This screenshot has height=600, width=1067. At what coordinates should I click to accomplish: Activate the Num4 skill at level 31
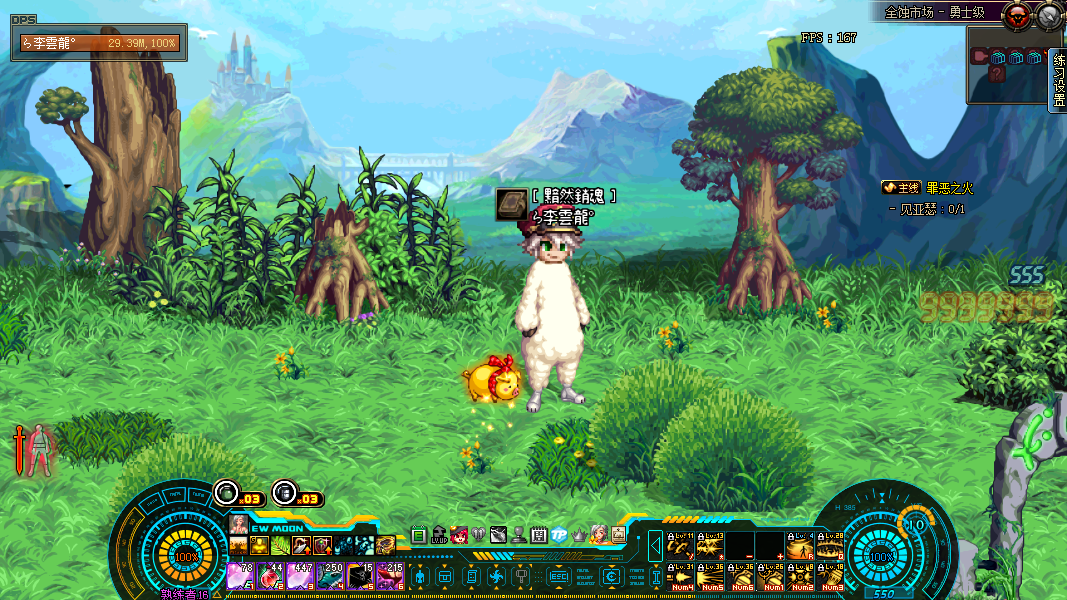click(x=682, y=577)
